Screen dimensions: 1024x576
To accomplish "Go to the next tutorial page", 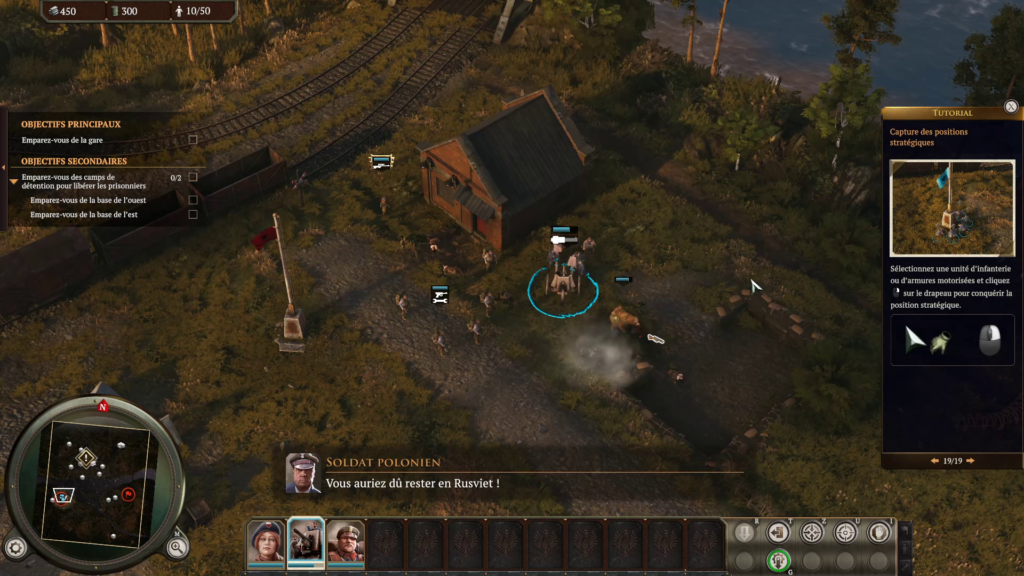I will pos(972,461).
